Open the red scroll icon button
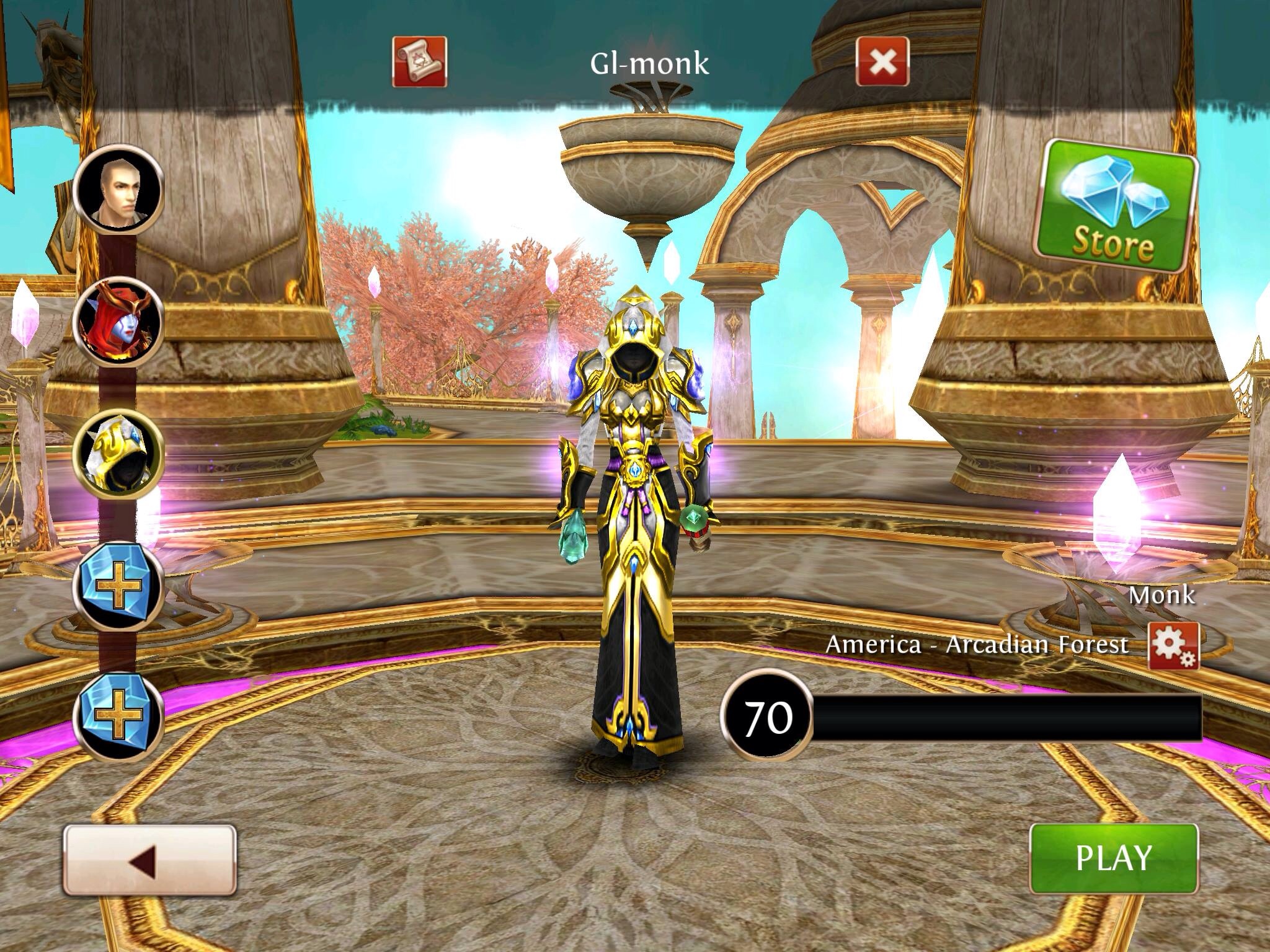This screenshot has height=952, width=1270. (x=419, y=61)
